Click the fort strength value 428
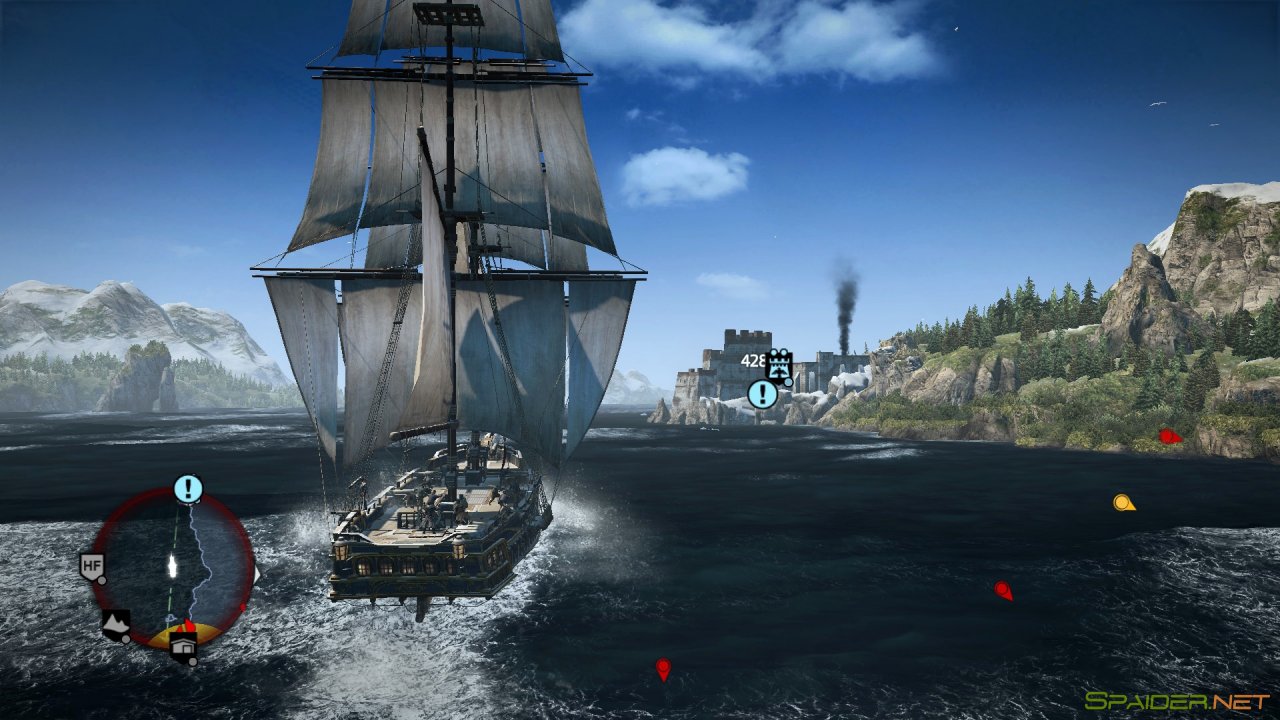1280x720 pixels. [751, 360]
